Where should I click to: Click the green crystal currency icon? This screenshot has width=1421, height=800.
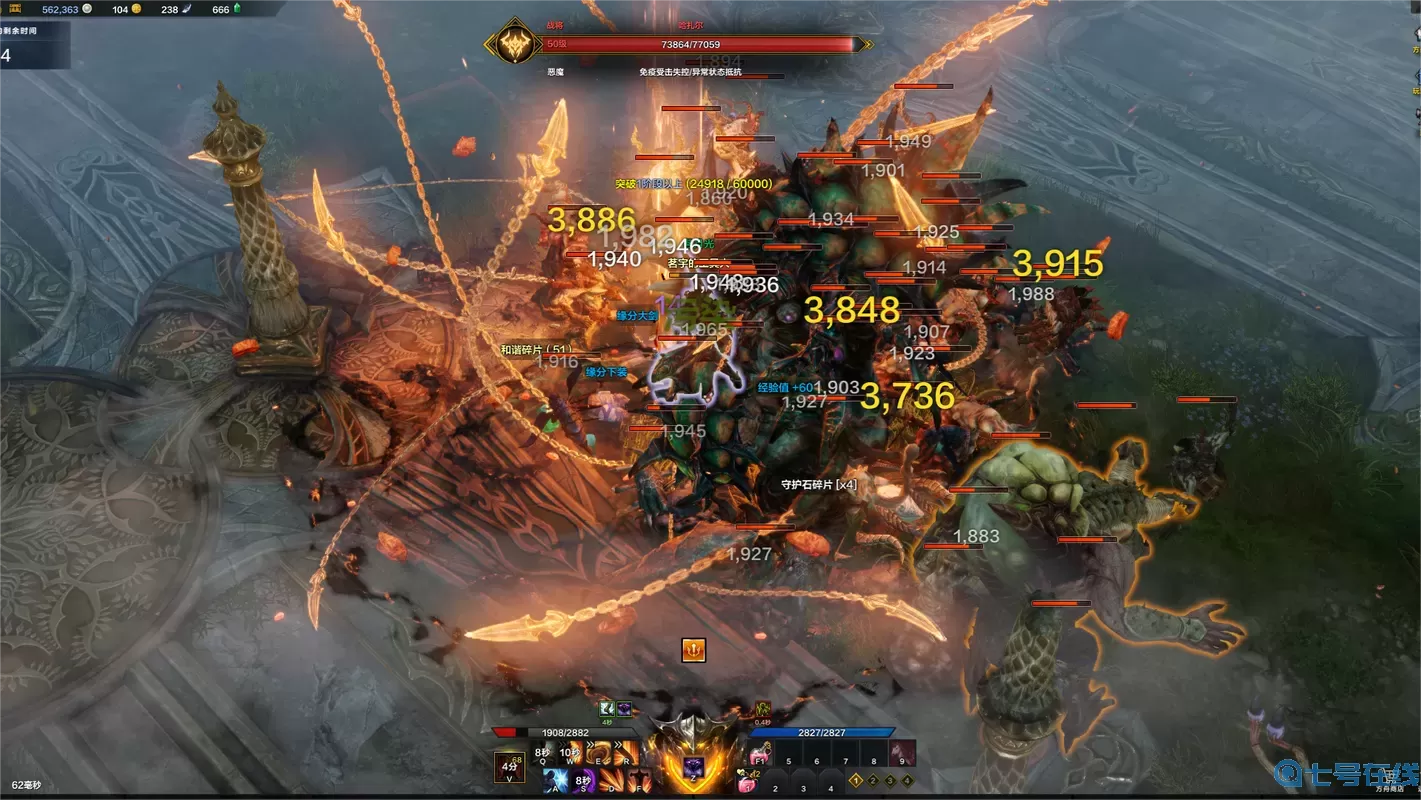pyautogui.click(x=237, y=9)
